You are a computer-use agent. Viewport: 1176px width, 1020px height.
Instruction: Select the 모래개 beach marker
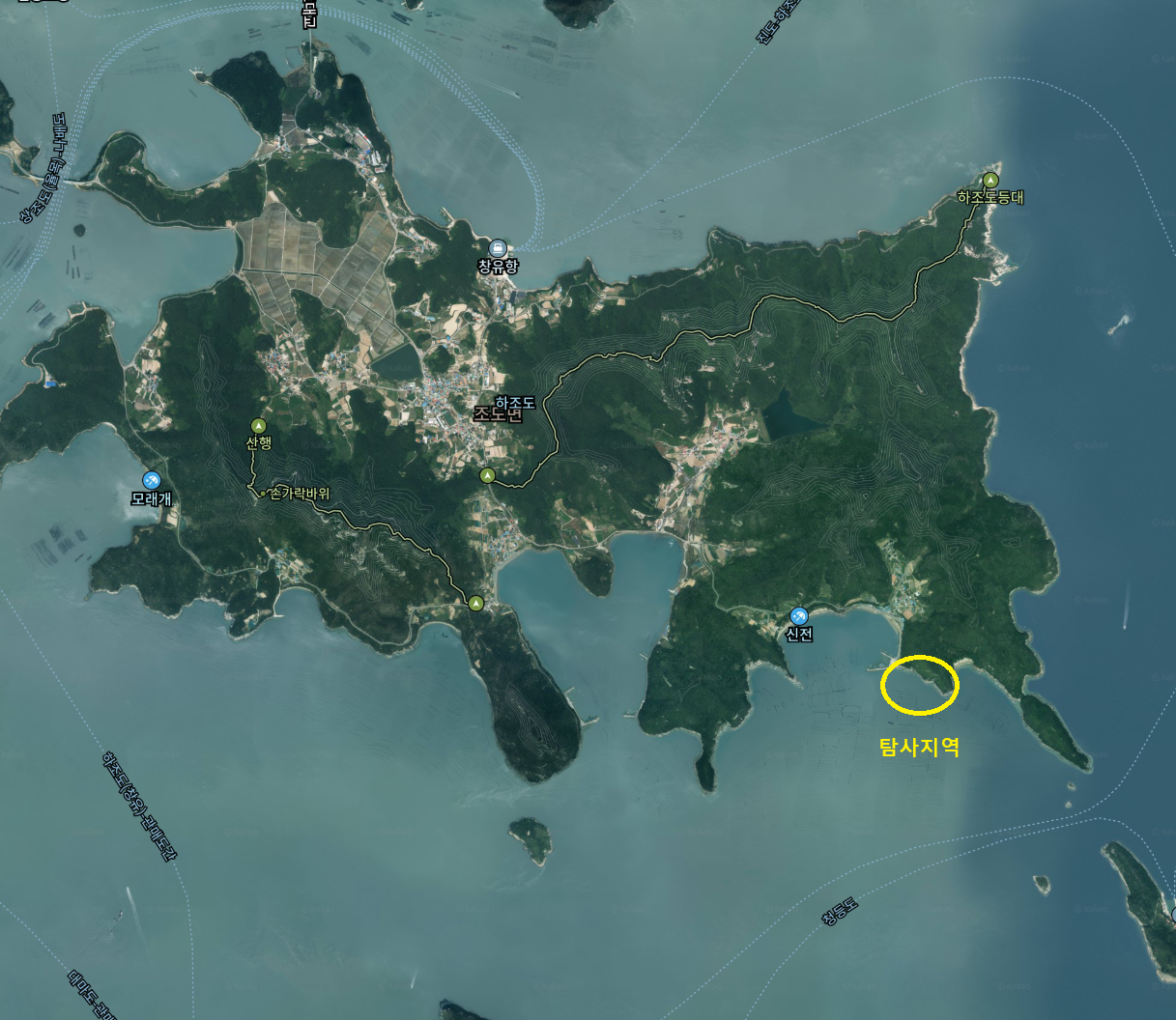(x=152, y=481)
